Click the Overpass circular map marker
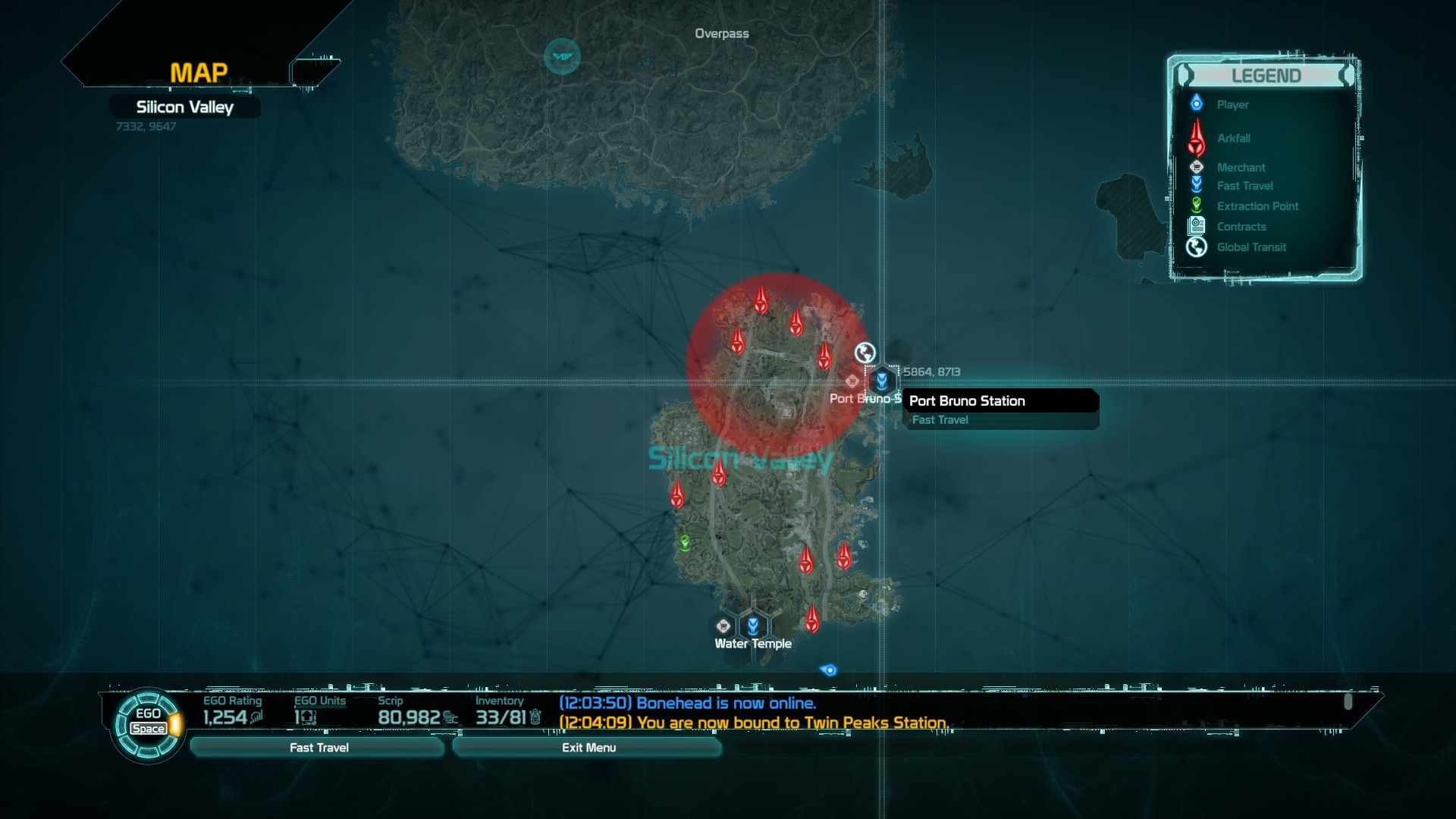This screenshot has width=1456, height=819. coord(562,56)
